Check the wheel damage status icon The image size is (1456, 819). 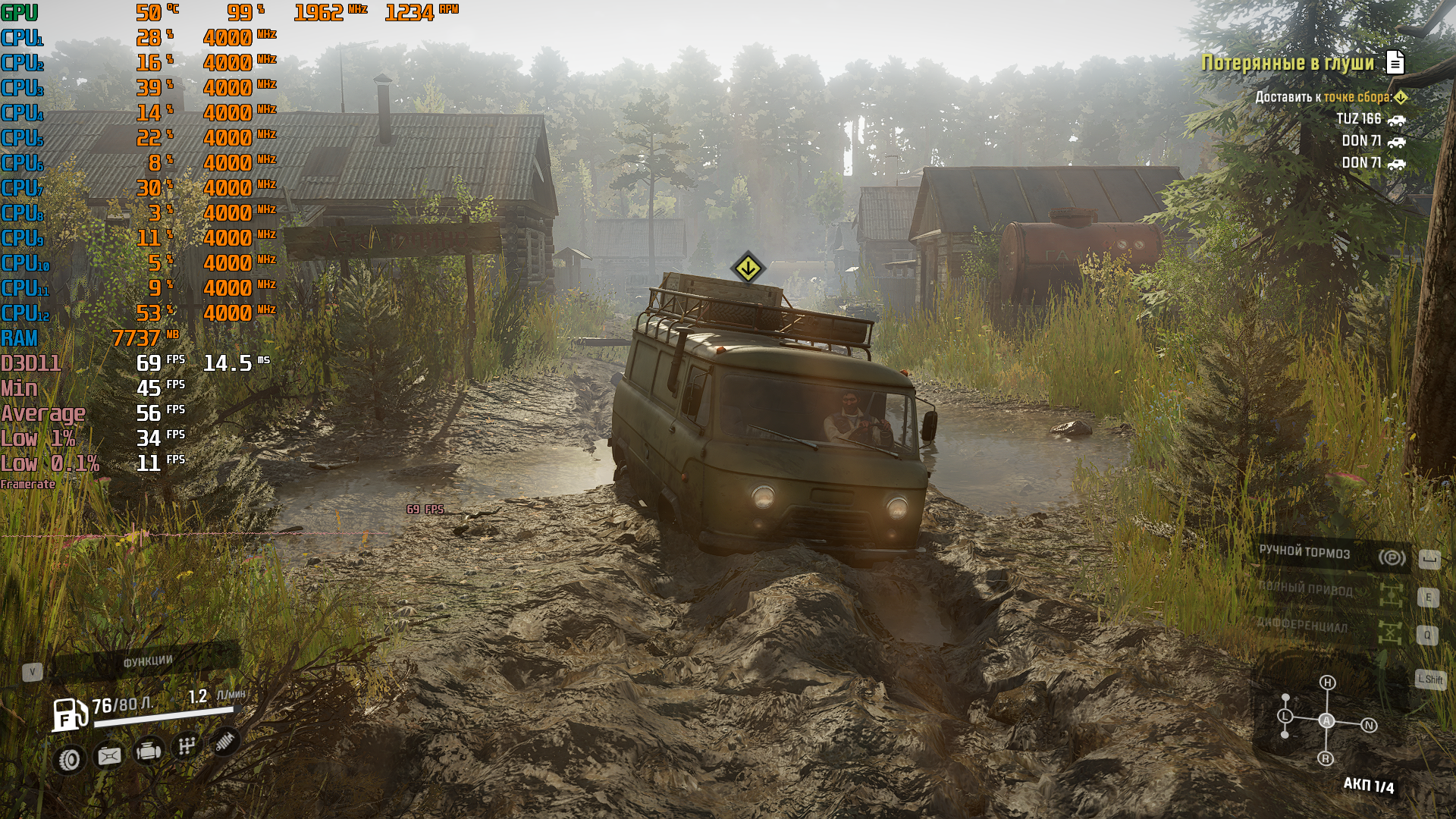(x=70, y=759)
